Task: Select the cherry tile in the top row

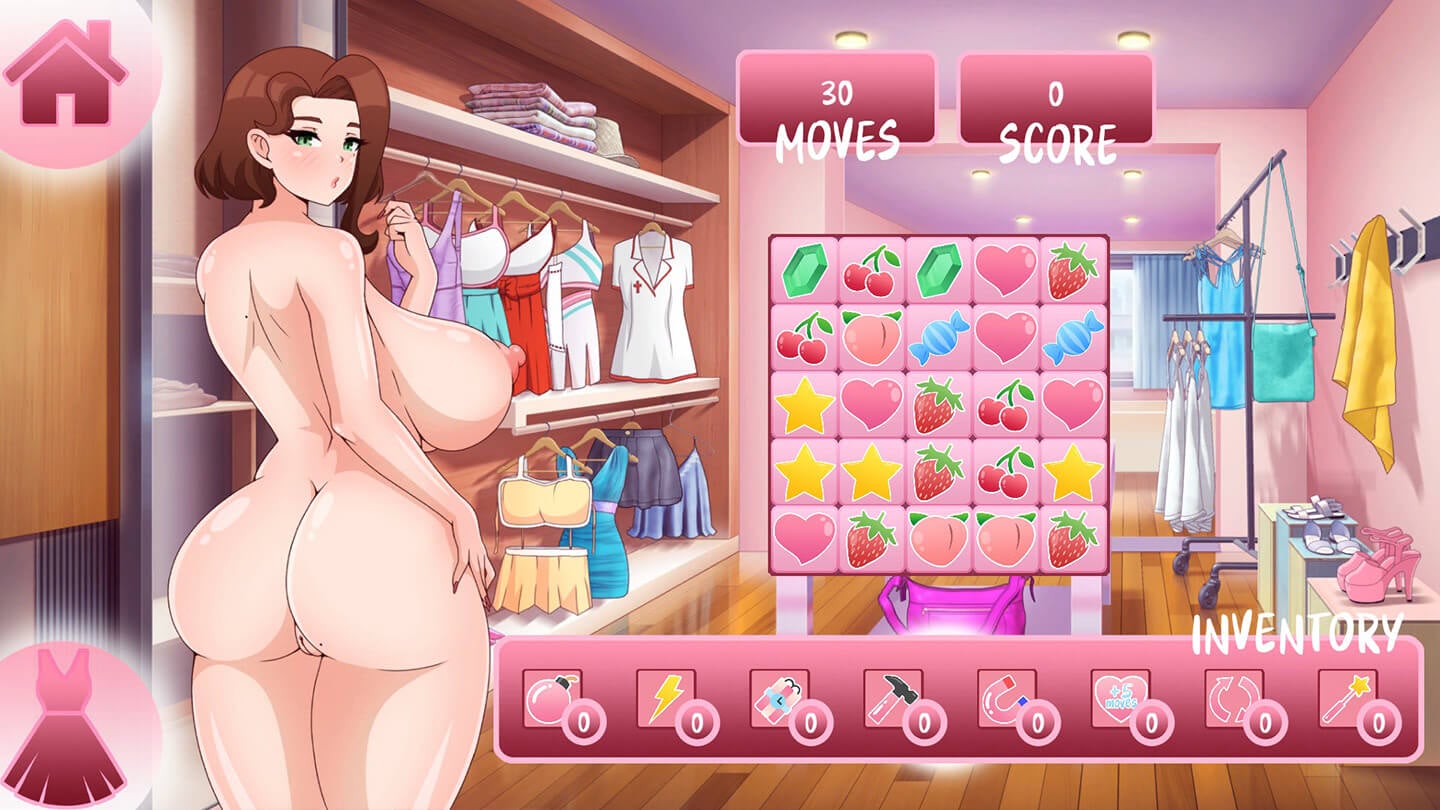Action: pyautogui.click(x=872, y=270)
